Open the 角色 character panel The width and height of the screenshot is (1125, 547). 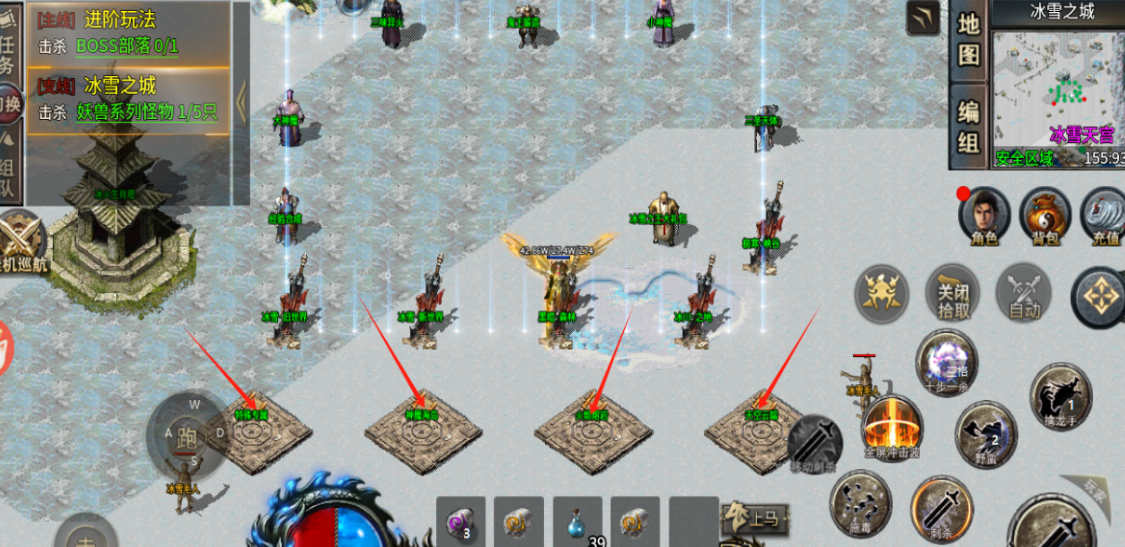pyautogui.click(x=984, y=215)
